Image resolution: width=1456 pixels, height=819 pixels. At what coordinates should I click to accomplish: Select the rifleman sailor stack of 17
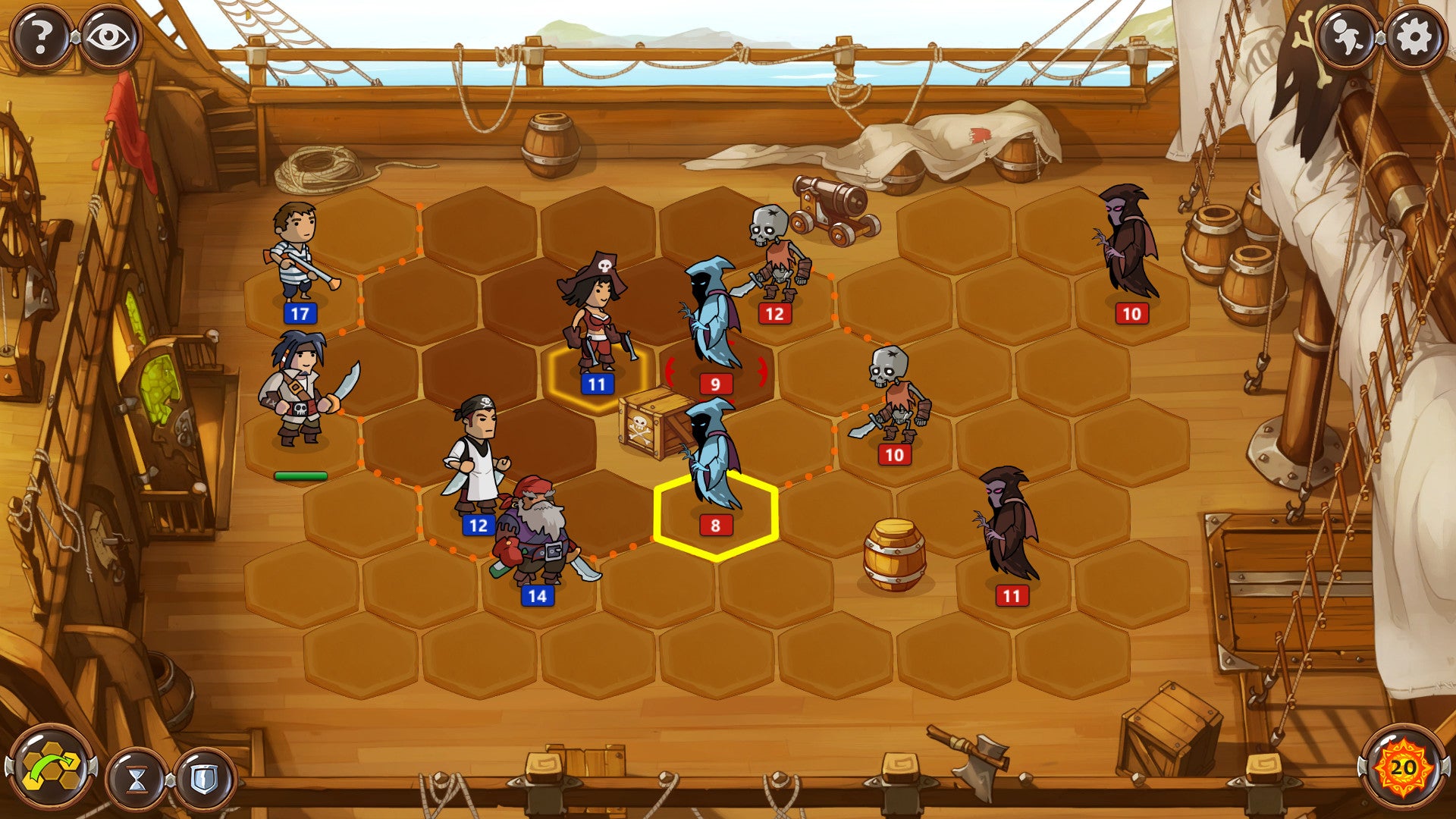[x=298, y=254]
